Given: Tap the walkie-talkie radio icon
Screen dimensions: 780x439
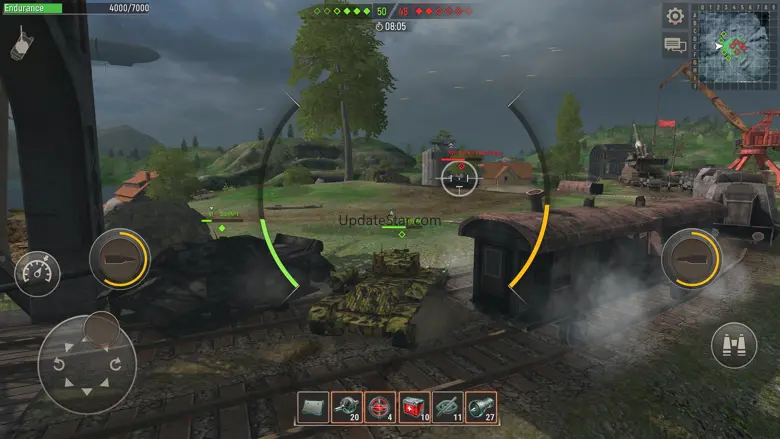Looking at the screenshot, I should coord(22,42).
